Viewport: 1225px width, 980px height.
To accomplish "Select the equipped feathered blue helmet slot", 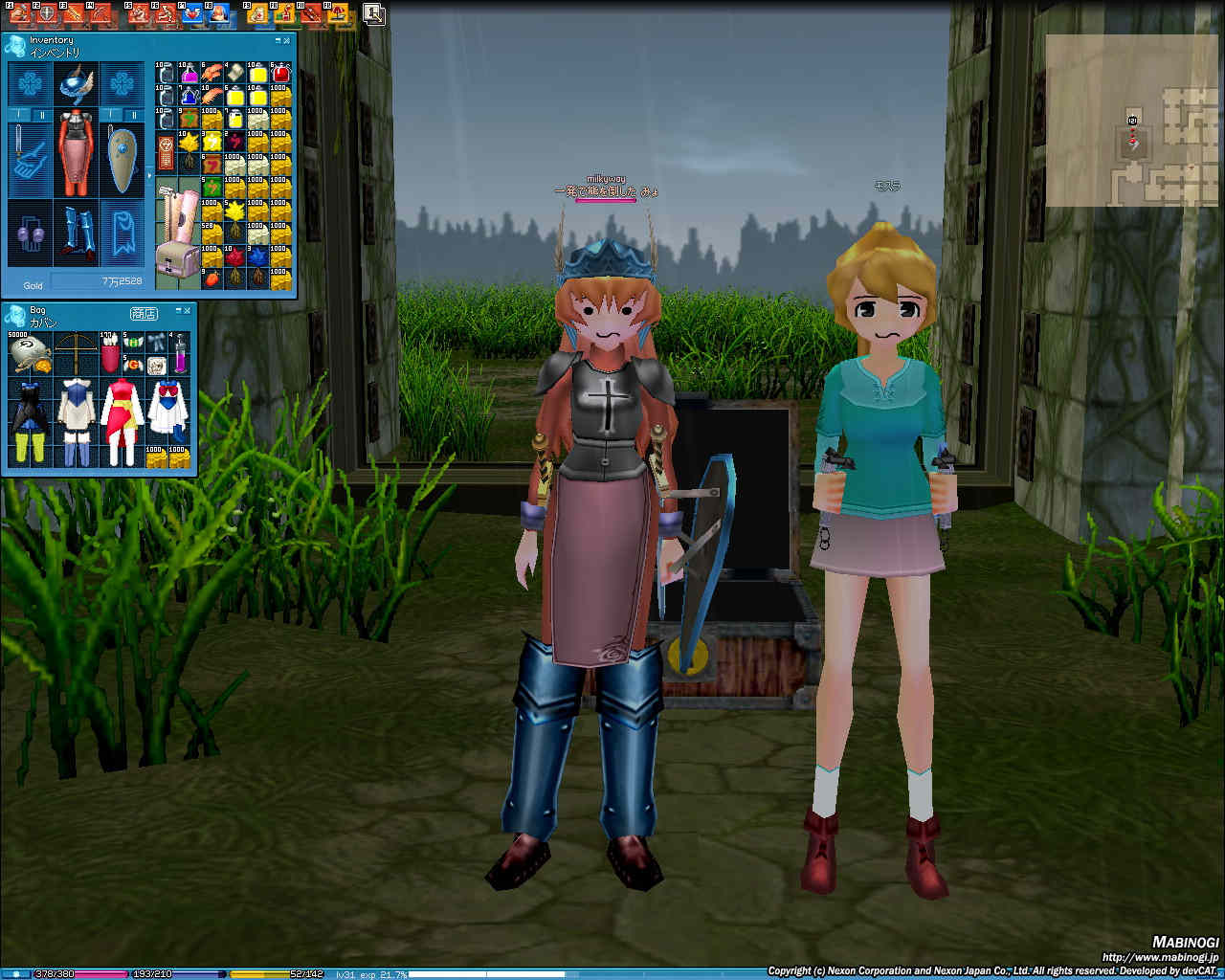I will [77, 84].
